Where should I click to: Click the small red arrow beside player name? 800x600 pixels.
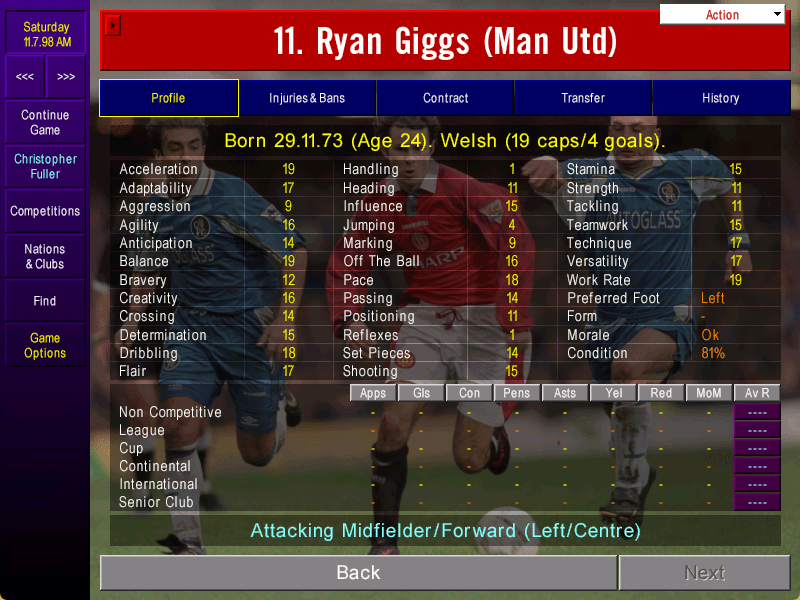click(x=113, y=24)
